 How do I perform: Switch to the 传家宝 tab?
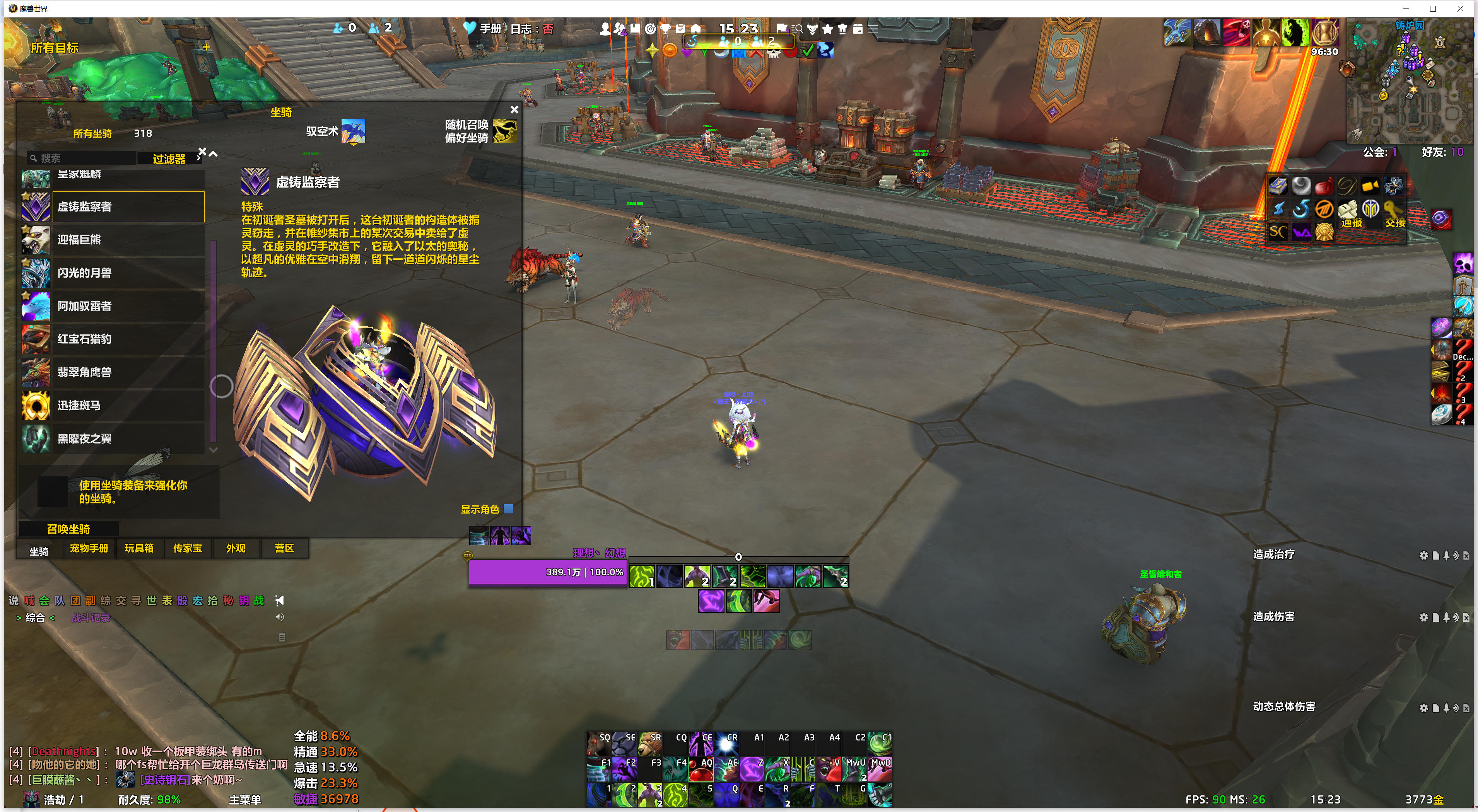point(188,548)
